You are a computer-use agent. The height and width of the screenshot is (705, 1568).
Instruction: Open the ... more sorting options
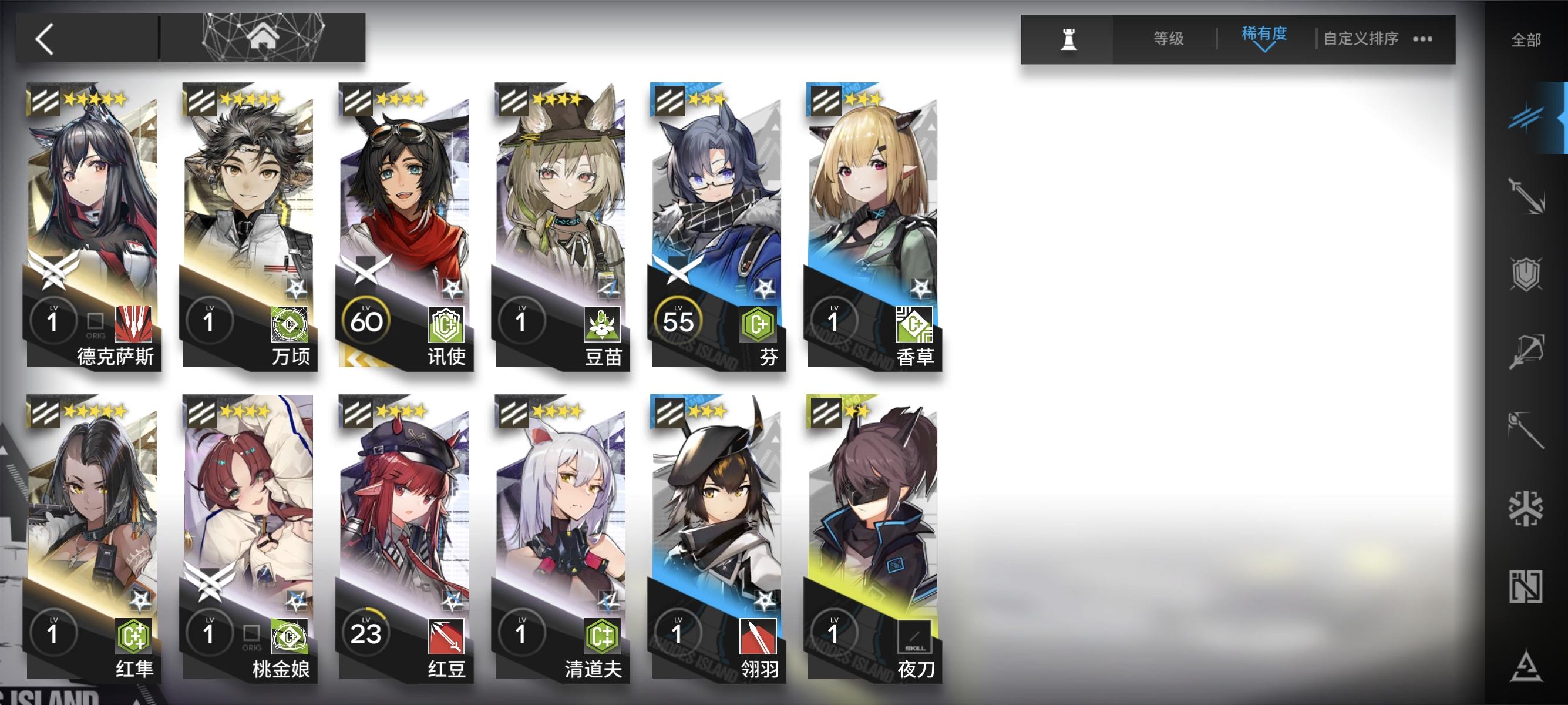coord(1422,38)
